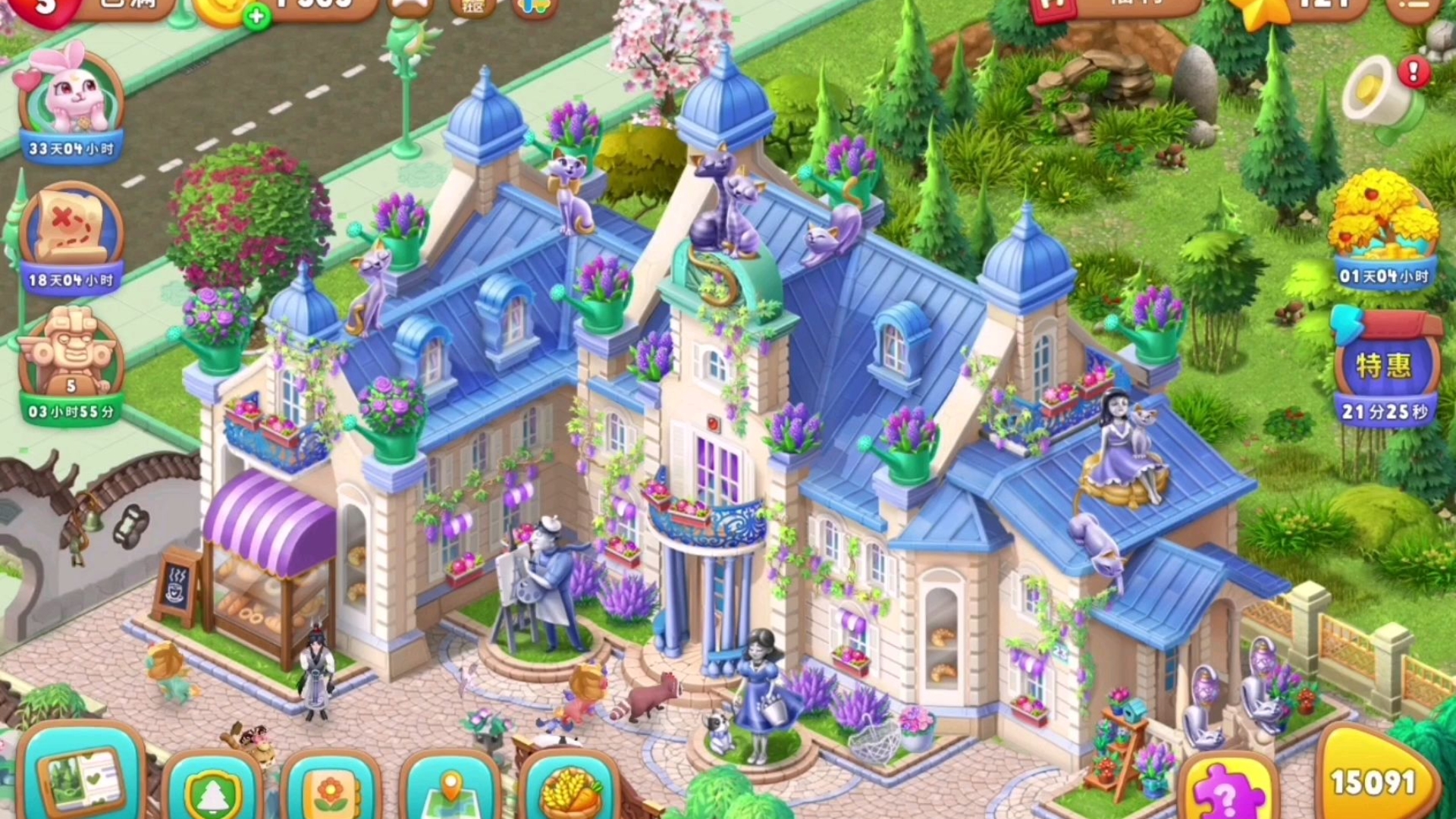Add coins with the green plus
Image resolution: width=1456 pixels, height=819 pixels.
tap(256, 16)
